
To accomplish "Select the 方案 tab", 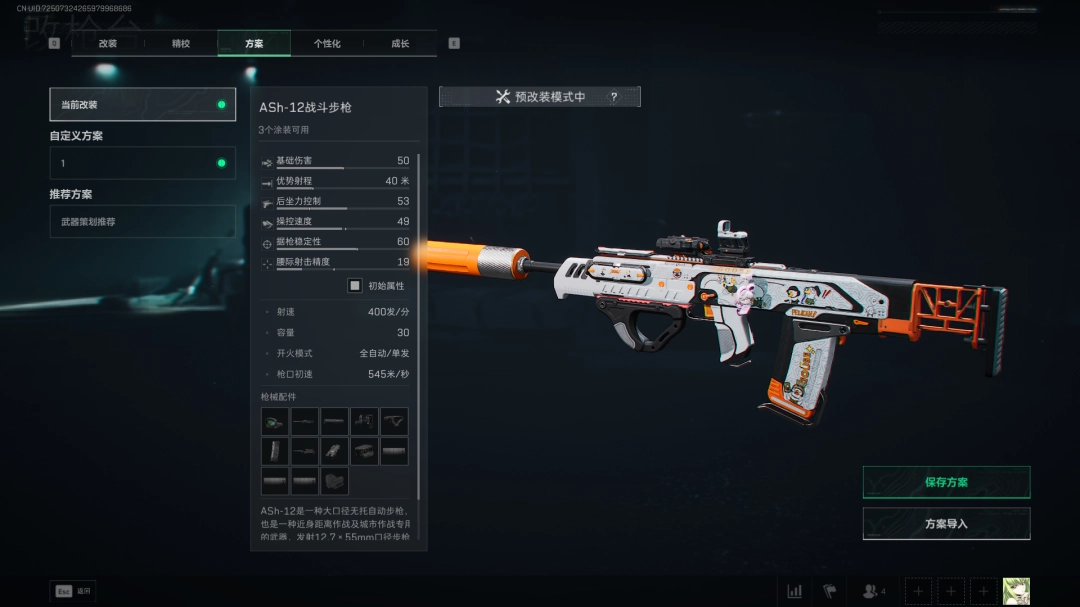I will [x=254, y=43].
